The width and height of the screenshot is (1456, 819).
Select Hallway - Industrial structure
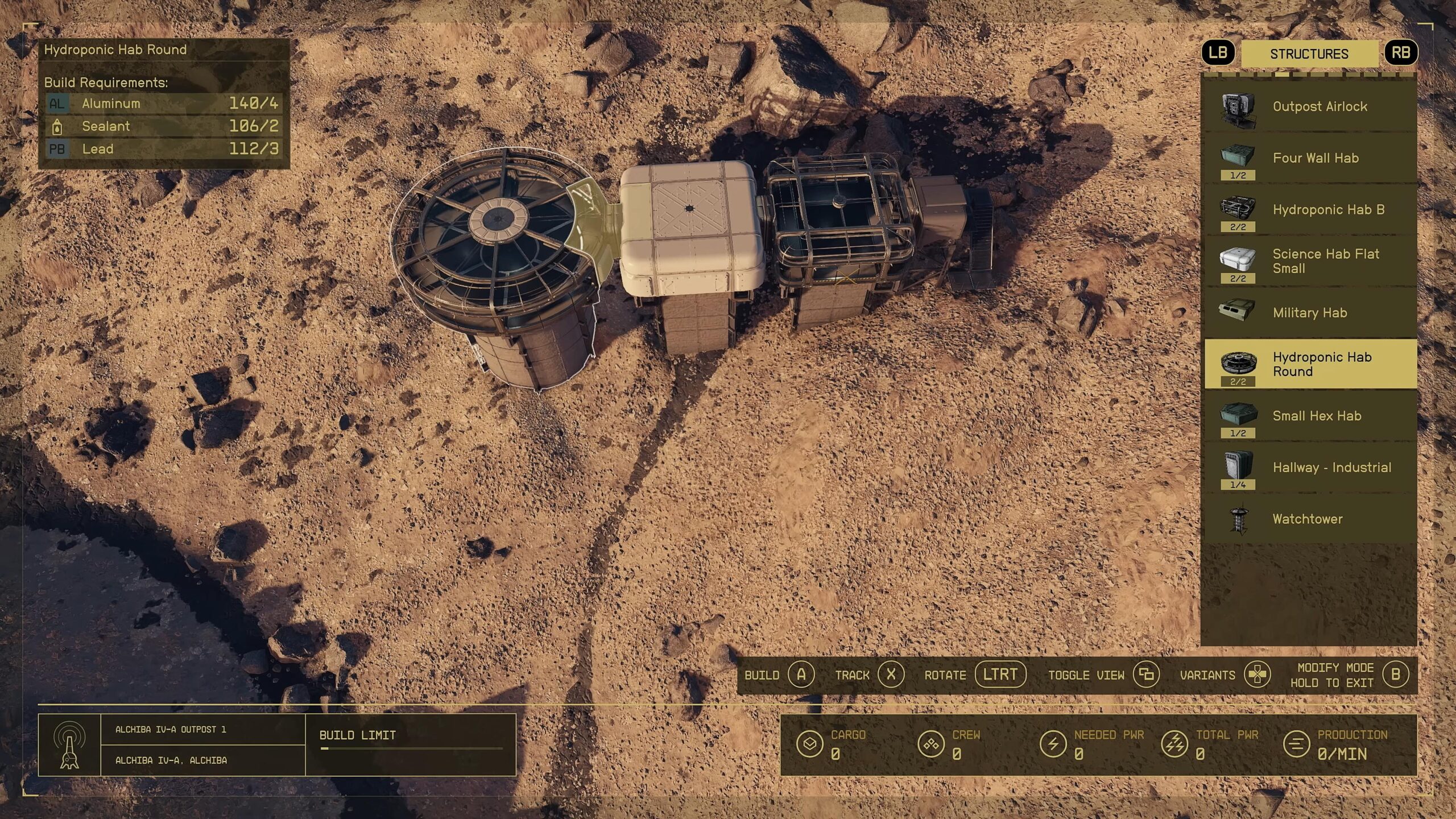click(1310, 468)
